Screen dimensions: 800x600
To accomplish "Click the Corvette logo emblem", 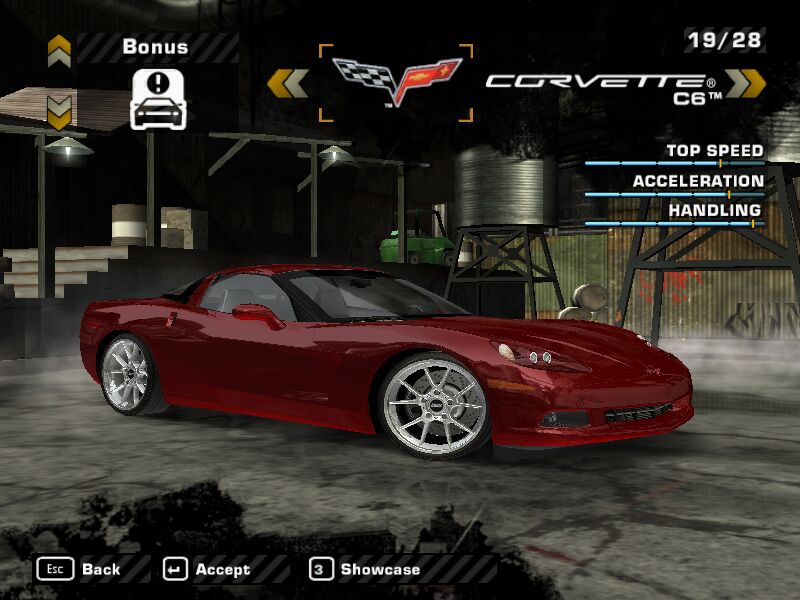I will pos(396,82).
